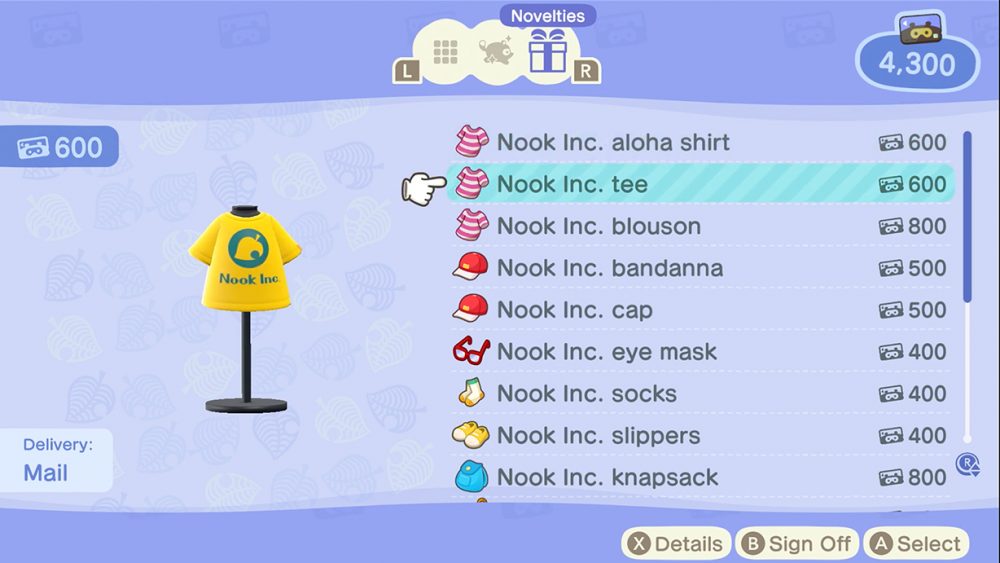Choose the Nook Inc. cap

coord(574,310)
